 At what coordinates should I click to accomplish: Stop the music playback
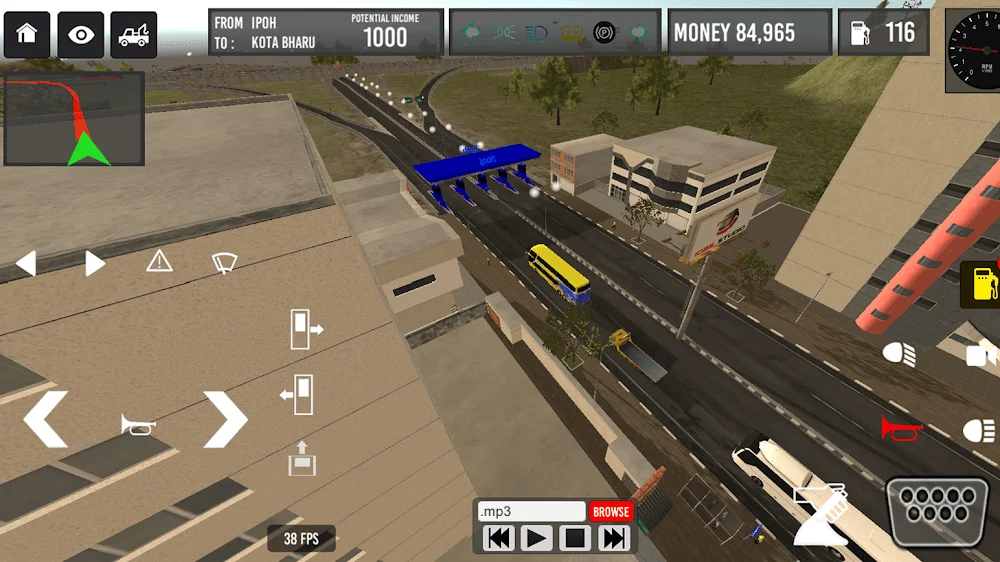[575, 539]
